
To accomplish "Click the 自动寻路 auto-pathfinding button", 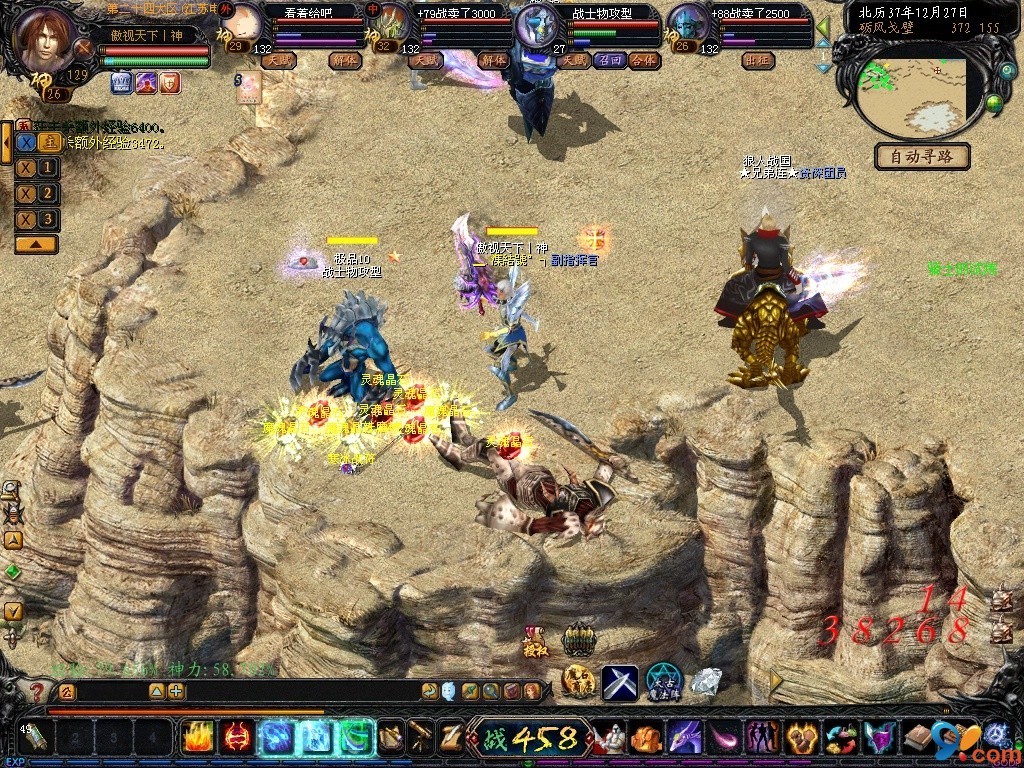I will (x=923, y=157).
